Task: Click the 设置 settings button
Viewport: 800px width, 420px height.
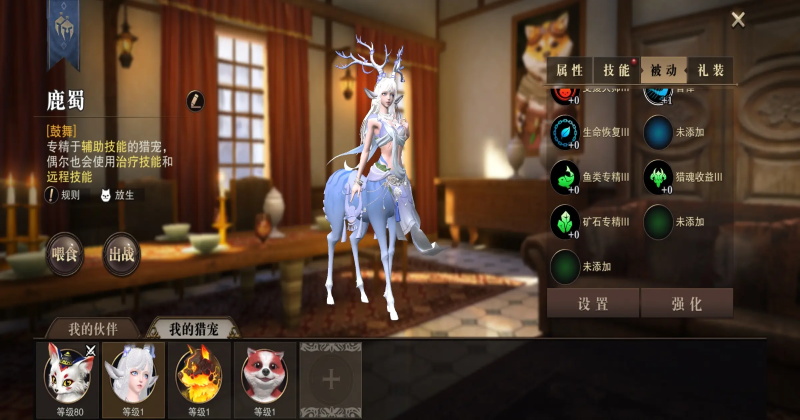Action: pos(593,303)
